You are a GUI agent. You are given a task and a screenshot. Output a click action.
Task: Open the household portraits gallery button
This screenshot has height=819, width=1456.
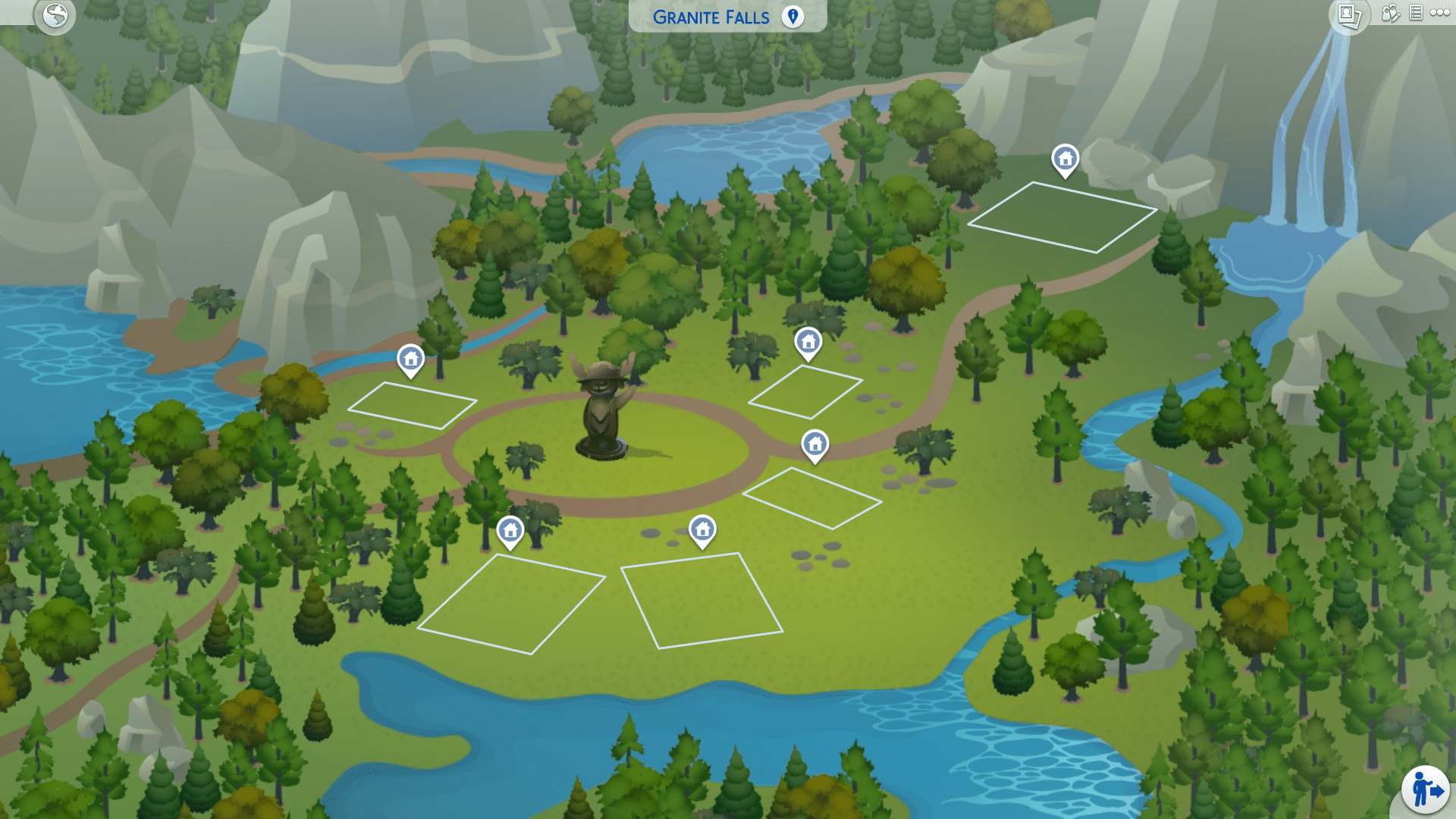[1349, 14]
